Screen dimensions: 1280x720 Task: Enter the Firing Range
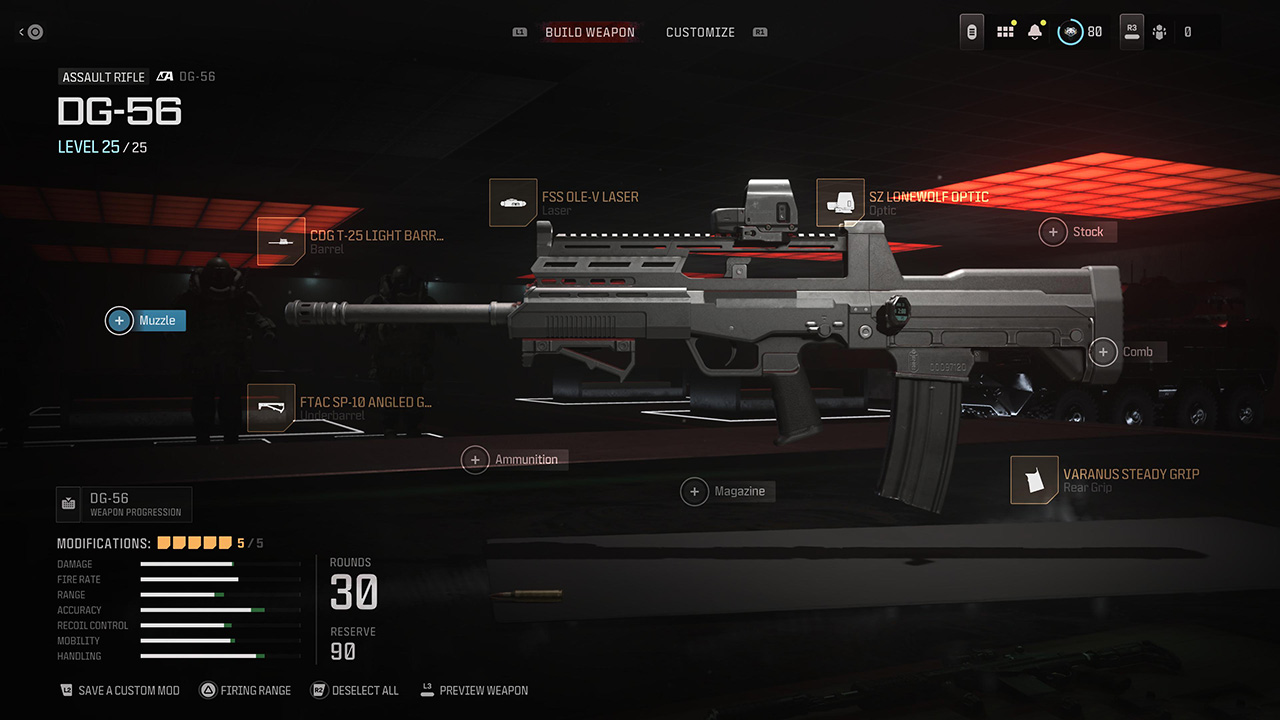click(246, 690)
